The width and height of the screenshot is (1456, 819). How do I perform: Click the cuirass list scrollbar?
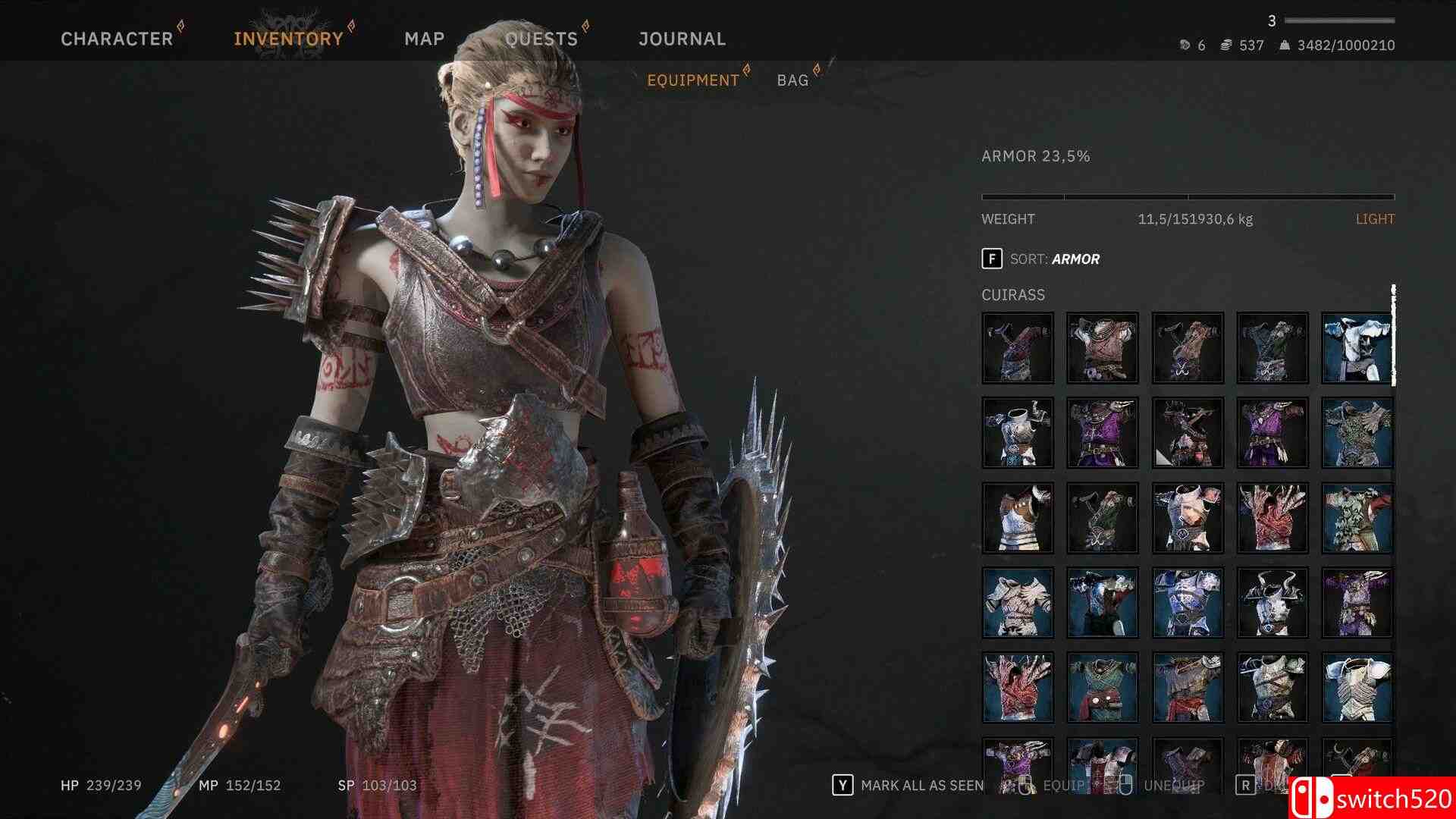click(x=1393, y=335)
